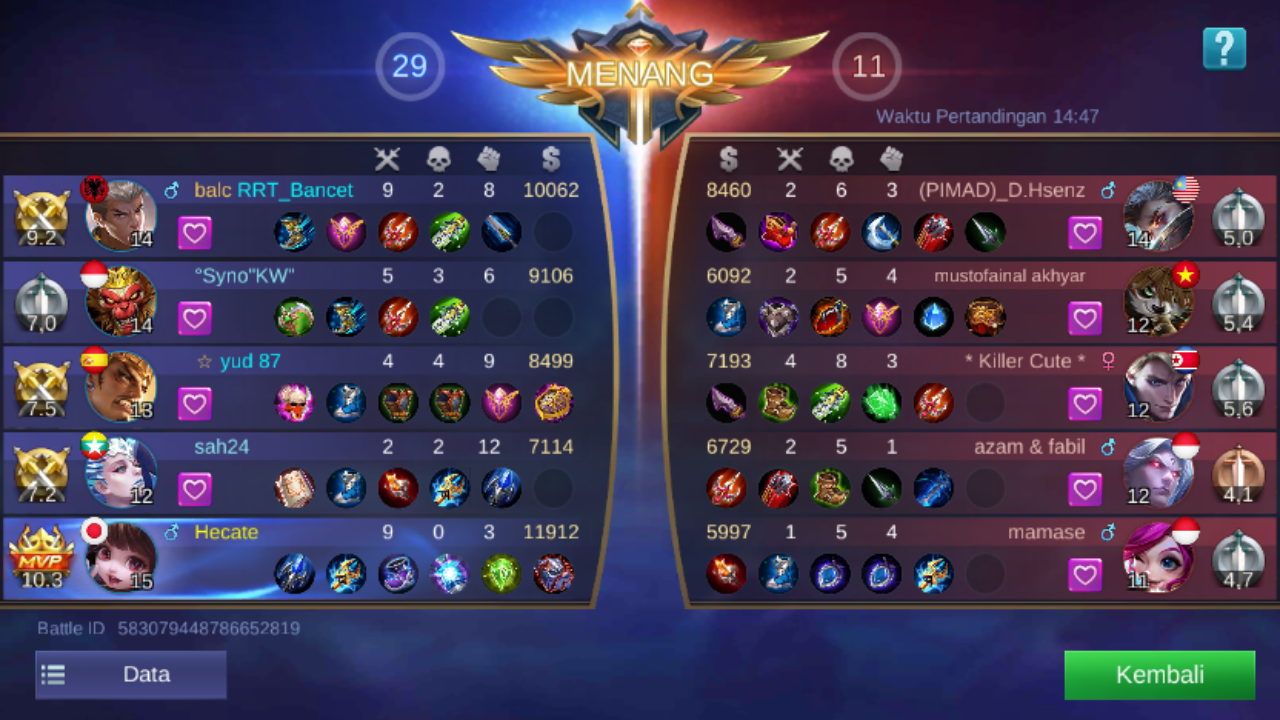Screen dimensions: 1280x720
Task: Toggle the heart for sah24
Action: pos(195,488)
